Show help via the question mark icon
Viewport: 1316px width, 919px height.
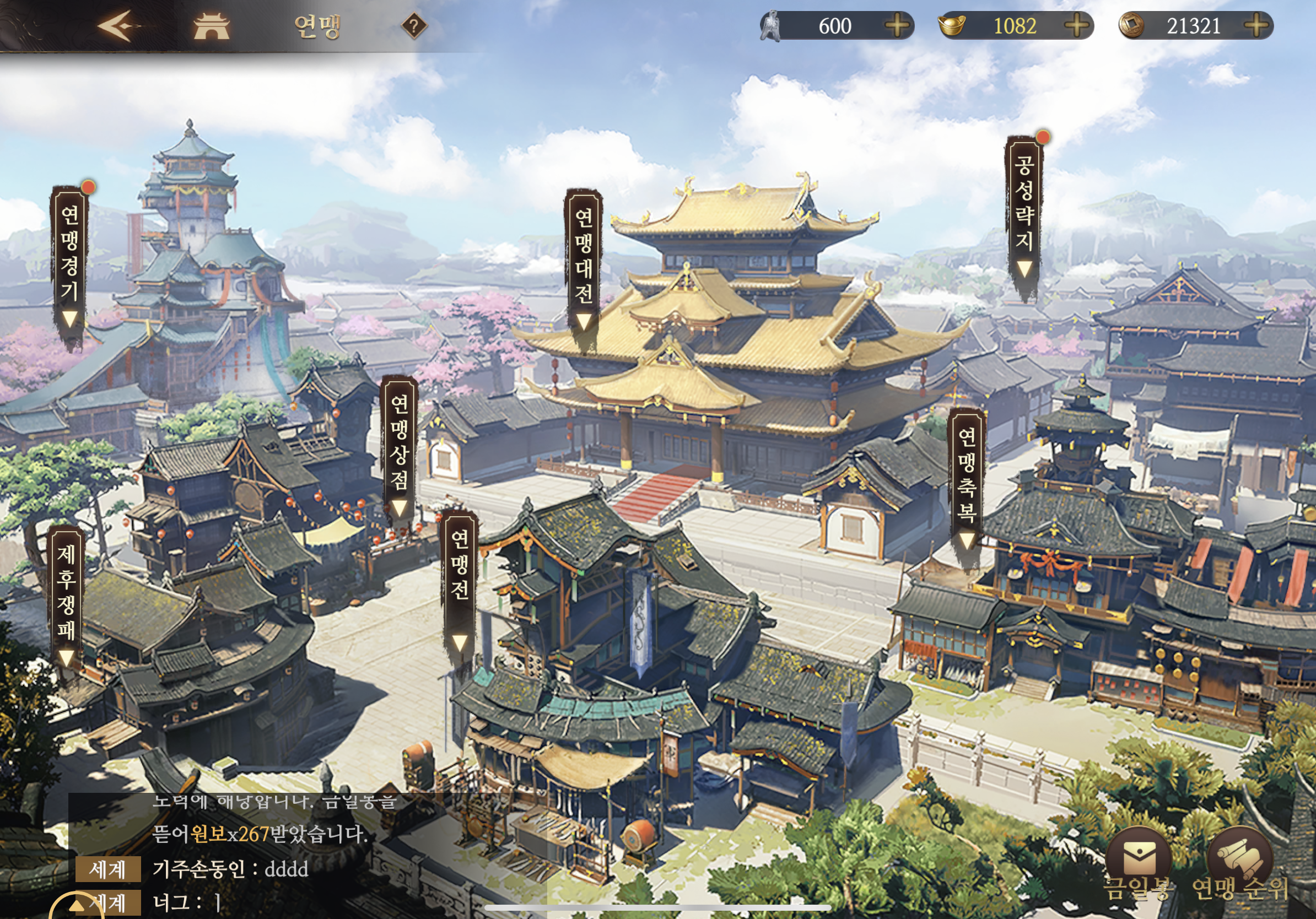414,26
